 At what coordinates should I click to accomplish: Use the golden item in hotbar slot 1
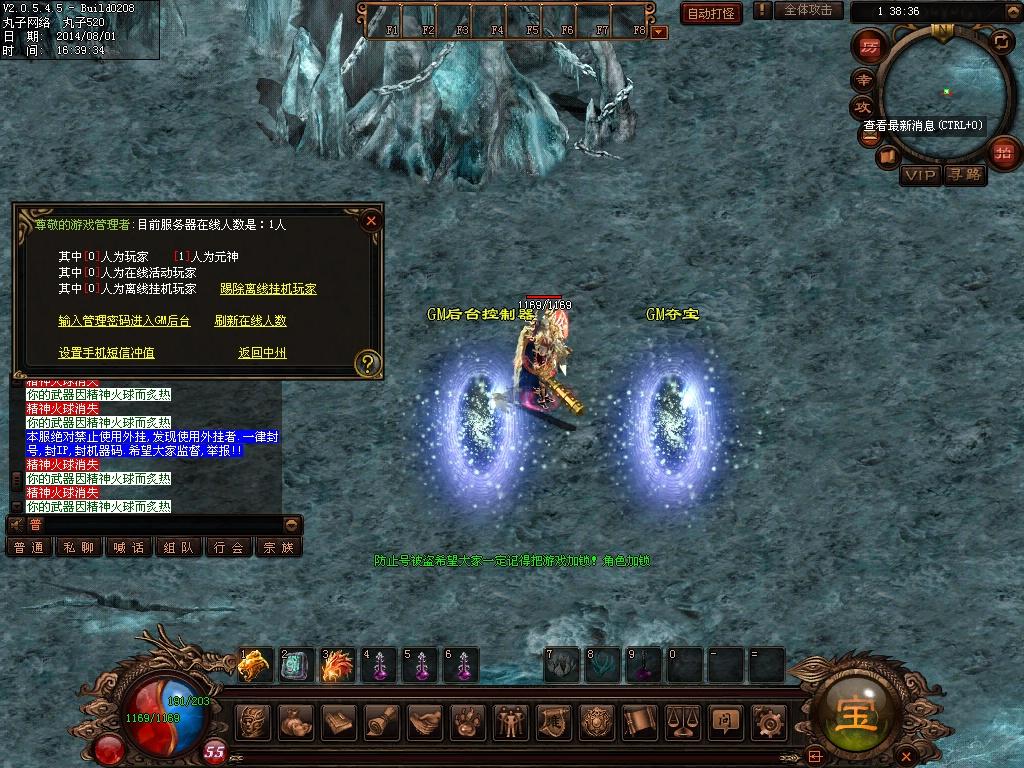pyautogui.click(x=255, y=665)
